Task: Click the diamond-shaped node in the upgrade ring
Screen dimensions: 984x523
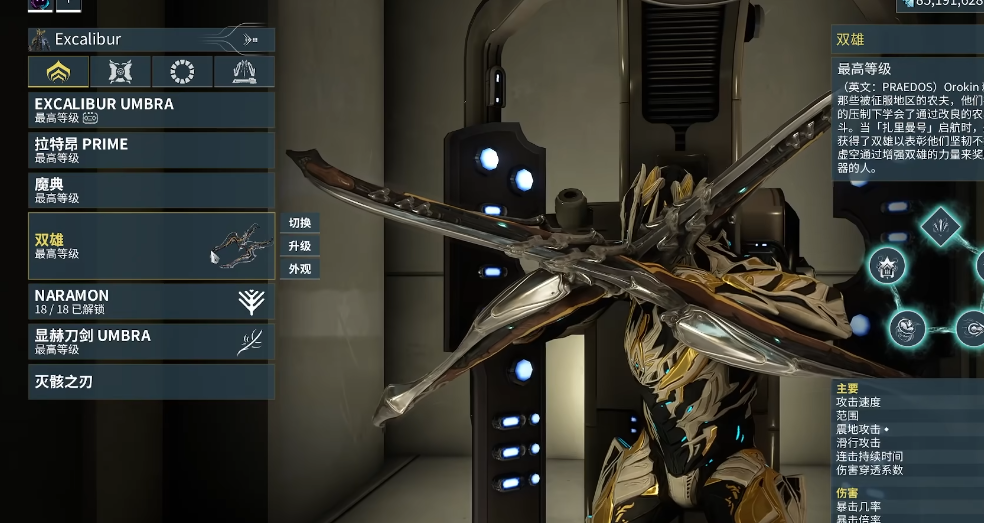Action: point(940,227)
